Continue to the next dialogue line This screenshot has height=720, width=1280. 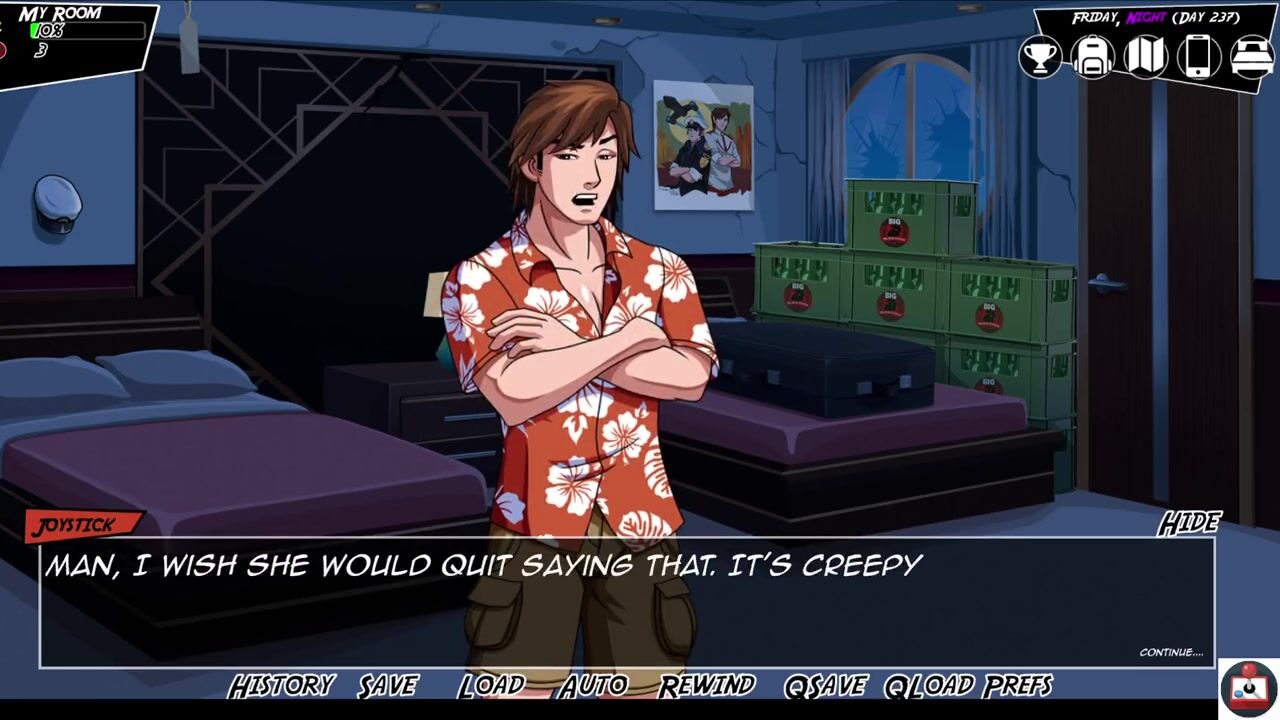pyautogui.click(x=1171, y=653)
